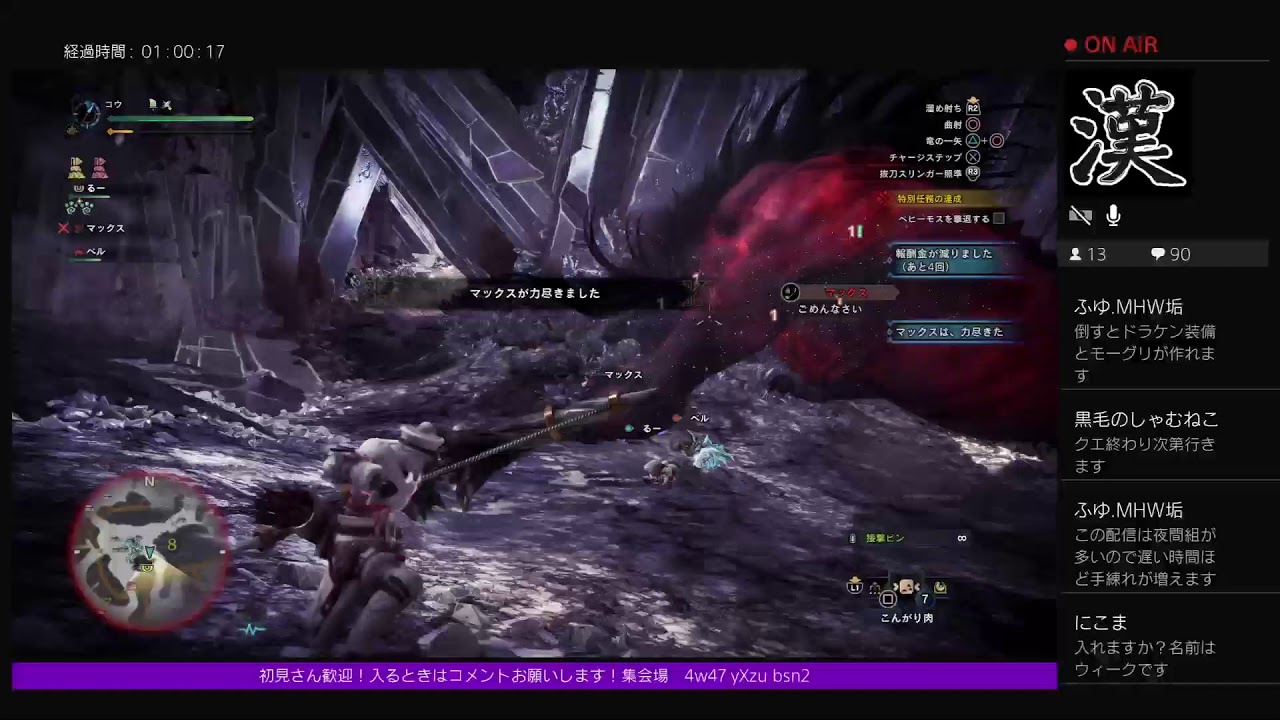
Task: Click the disabled camera icon
Action: (x=1081, y=214)
